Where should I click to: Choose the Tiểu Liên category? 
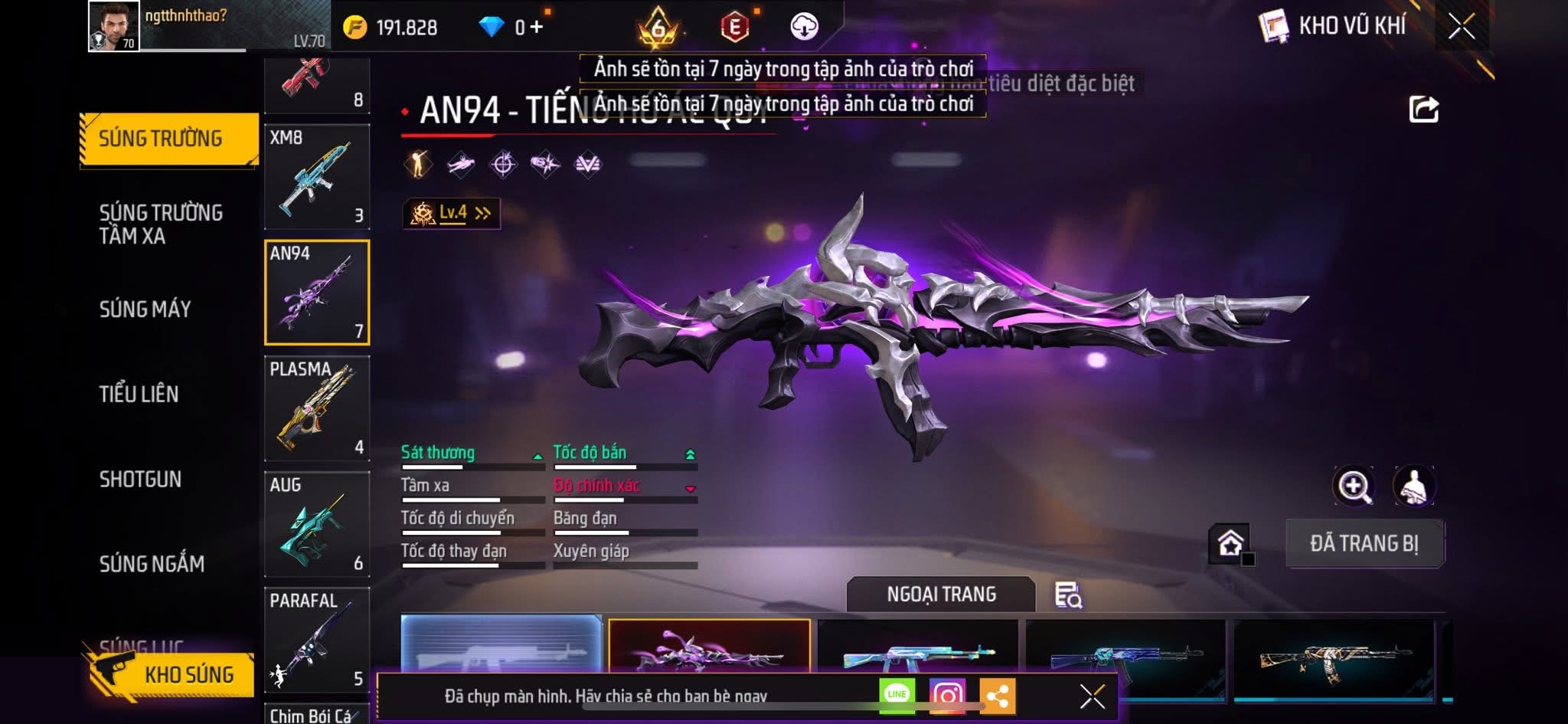(x=139, y=394)
